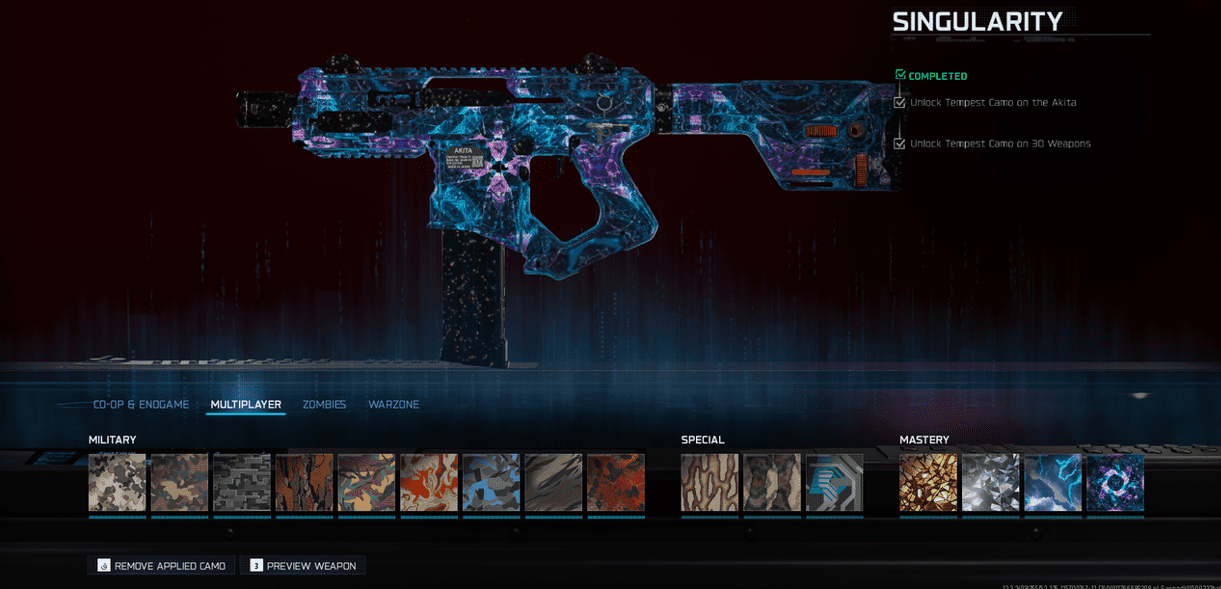Choose the grey tiger stripe military camo

coord(553,483)
